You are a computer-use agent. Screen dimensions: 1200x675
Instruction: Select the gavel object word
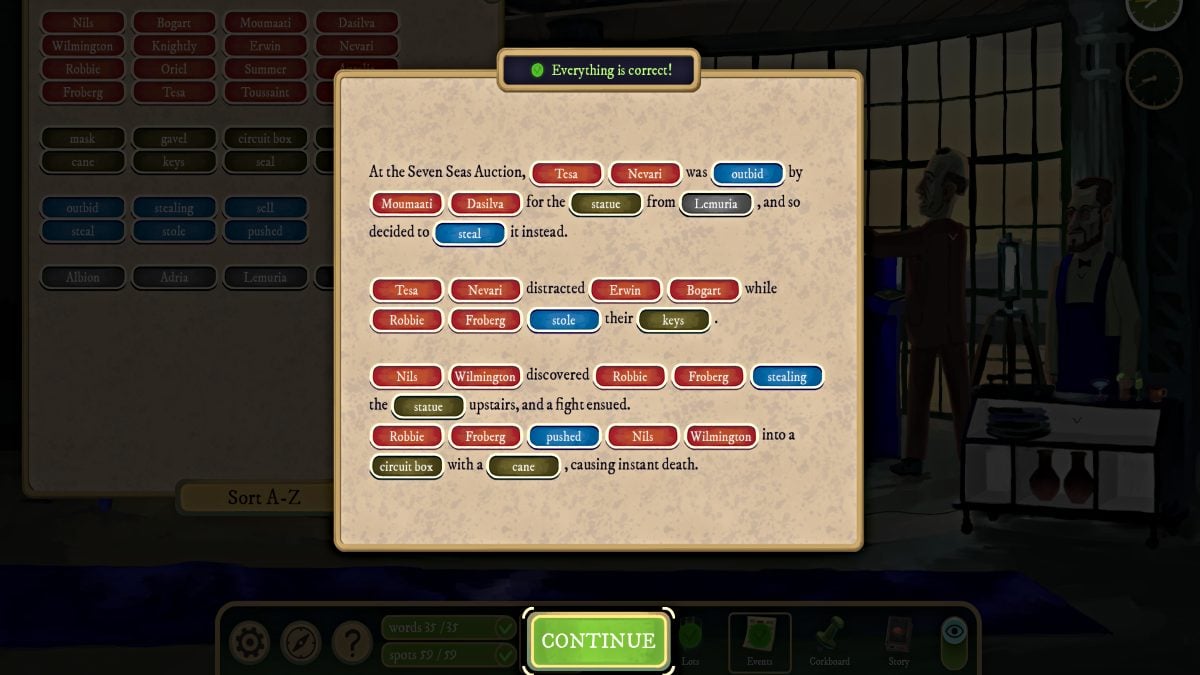click(174, 139)
